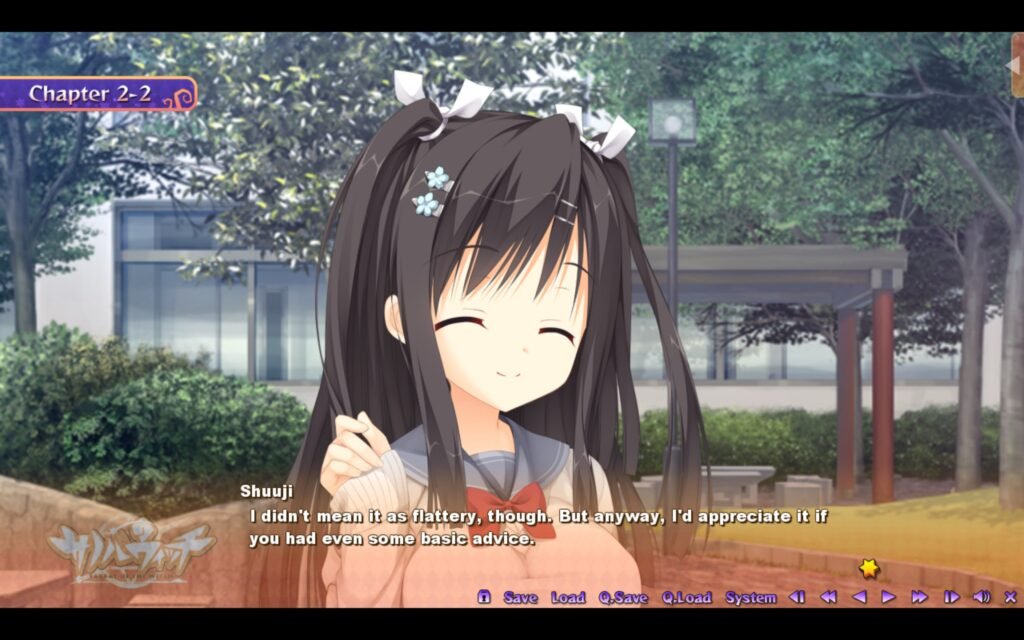Quick save with Q.Save

point(623,597)
